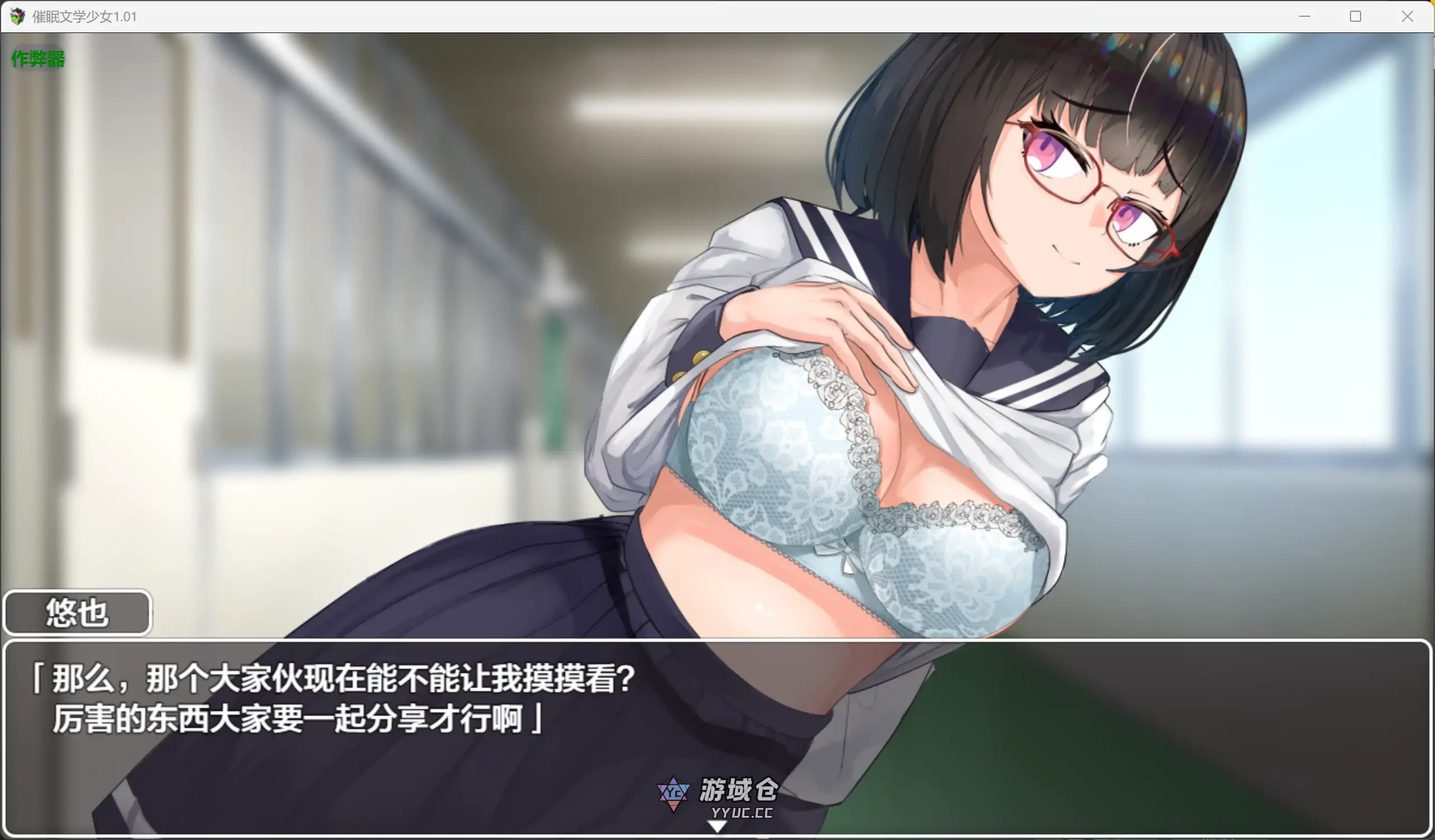Click the game icon in the title bar
Viewport: 1435px width, 840px height.
(17, 17)
